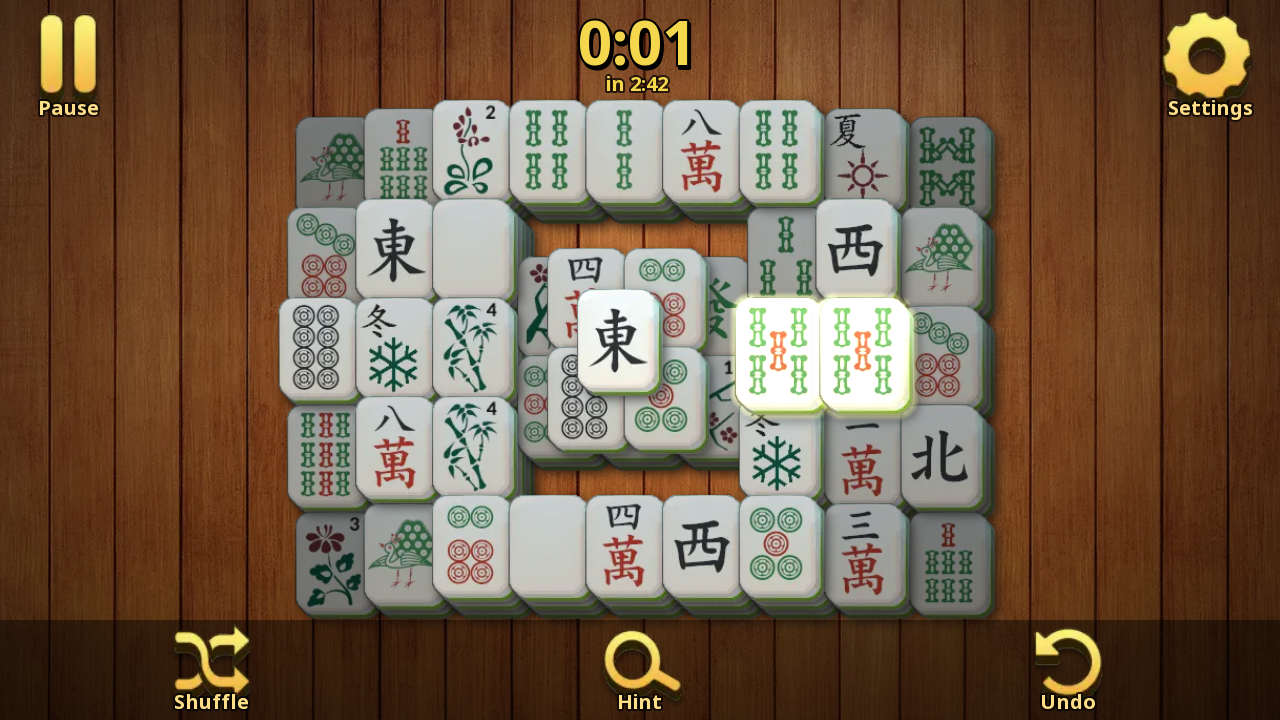Request a Hint with the magnifier
Viewport: 1280px width, 720px height.
coord(638,660)
